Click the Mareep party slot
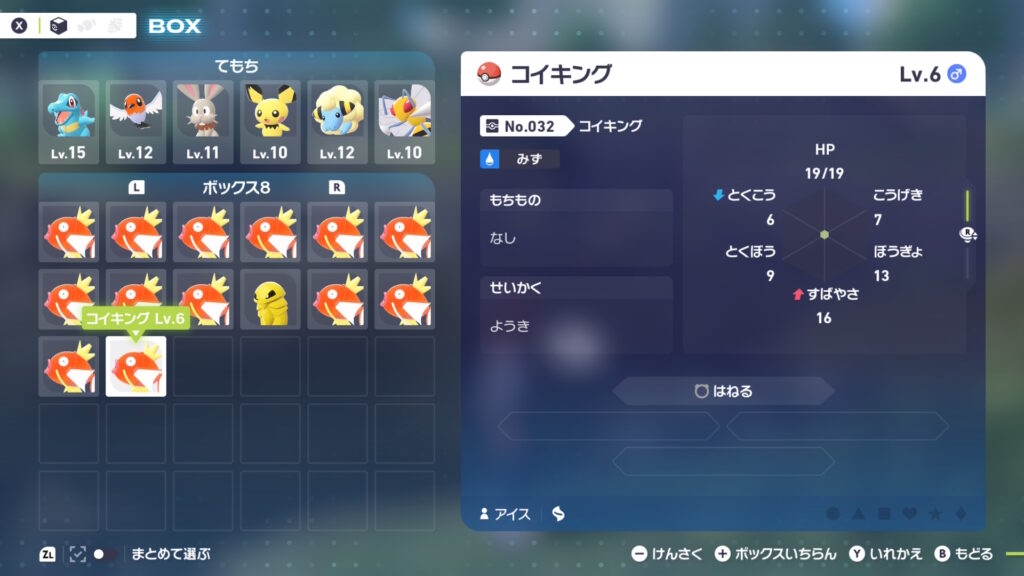 pos(337,122)
